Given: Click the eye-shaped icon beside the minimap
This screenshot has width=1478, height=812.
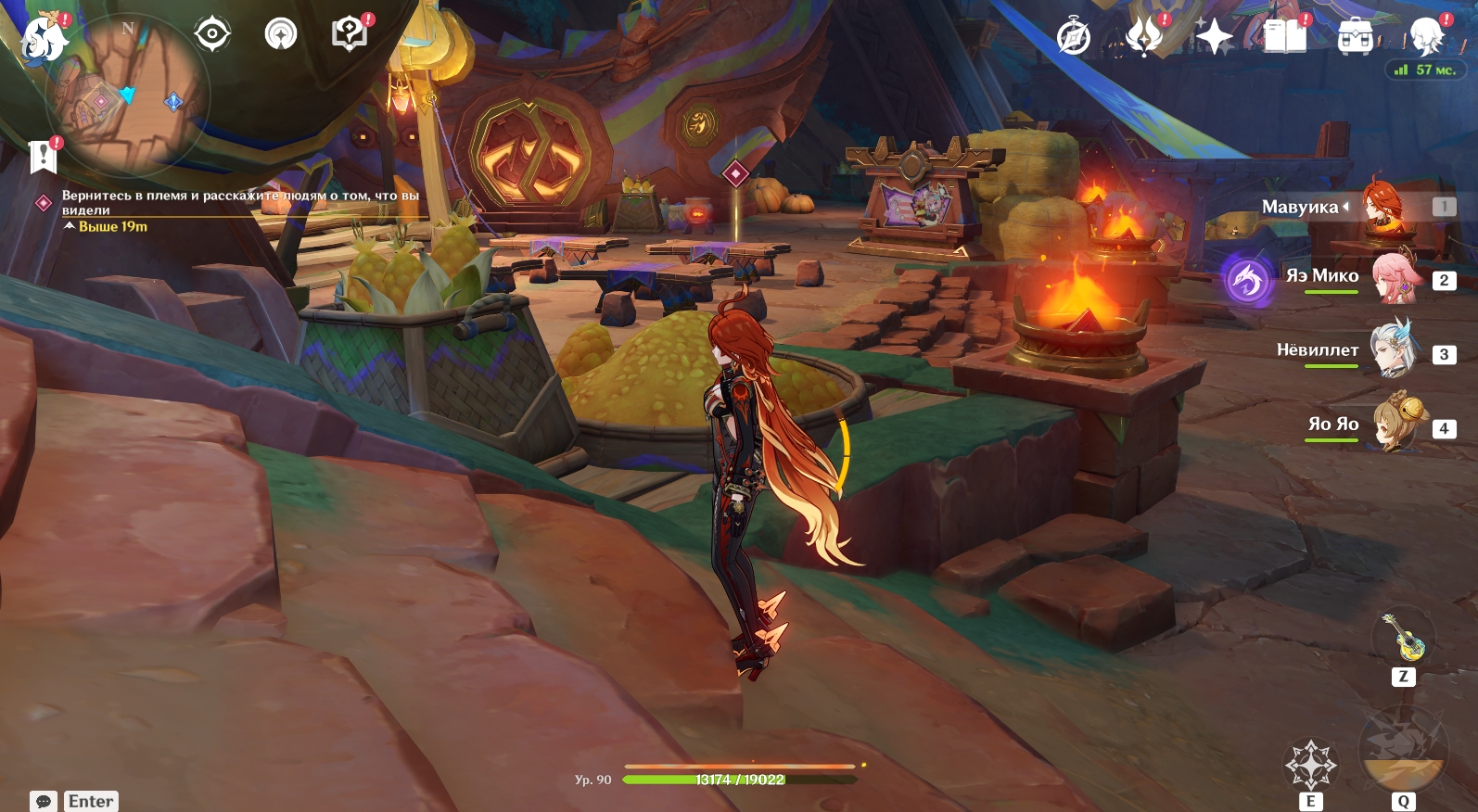Looking at the screenshot, I should tap(212, 34).
